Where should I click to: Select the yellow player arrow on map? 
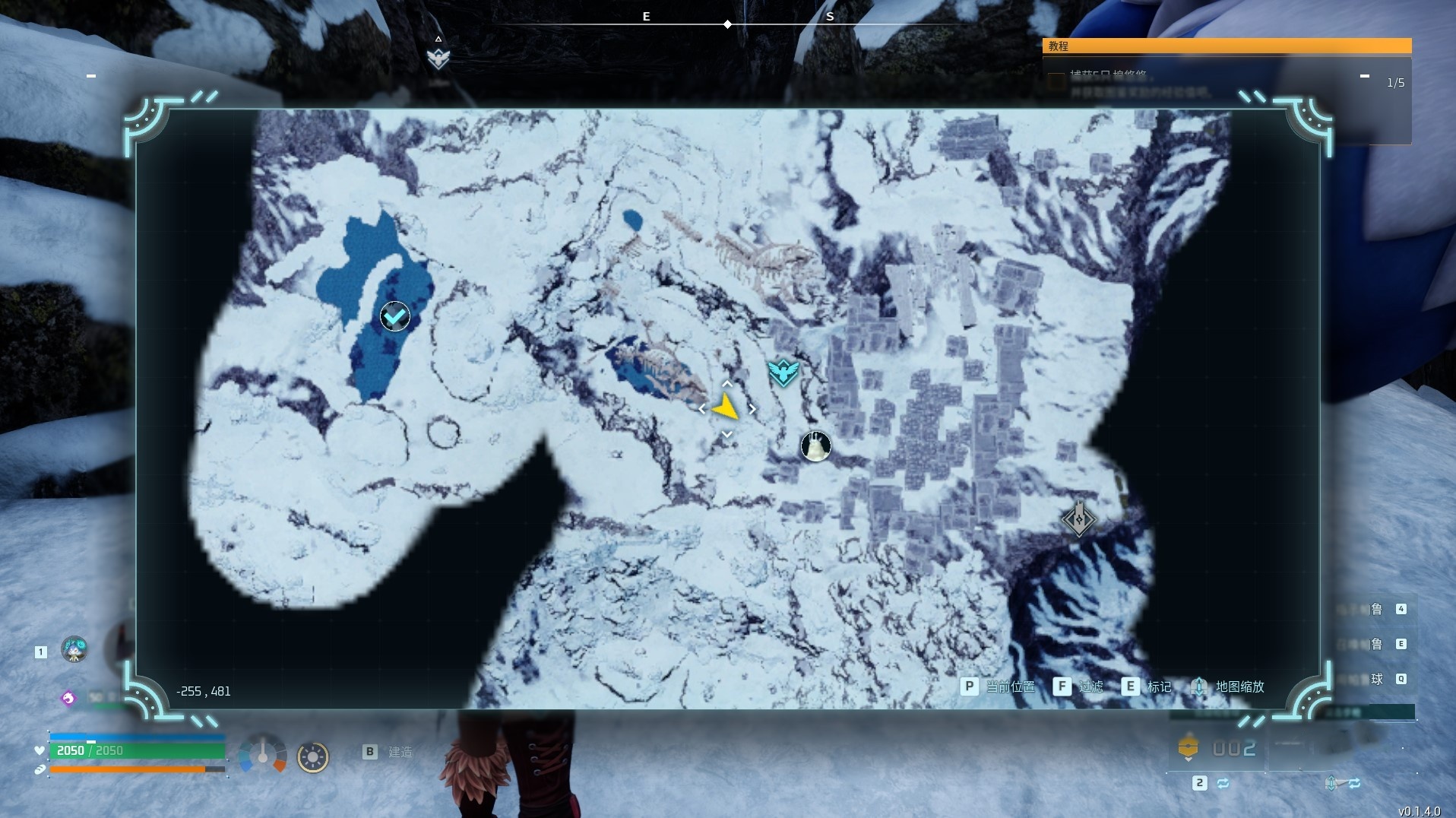click(x=726, y=408)
